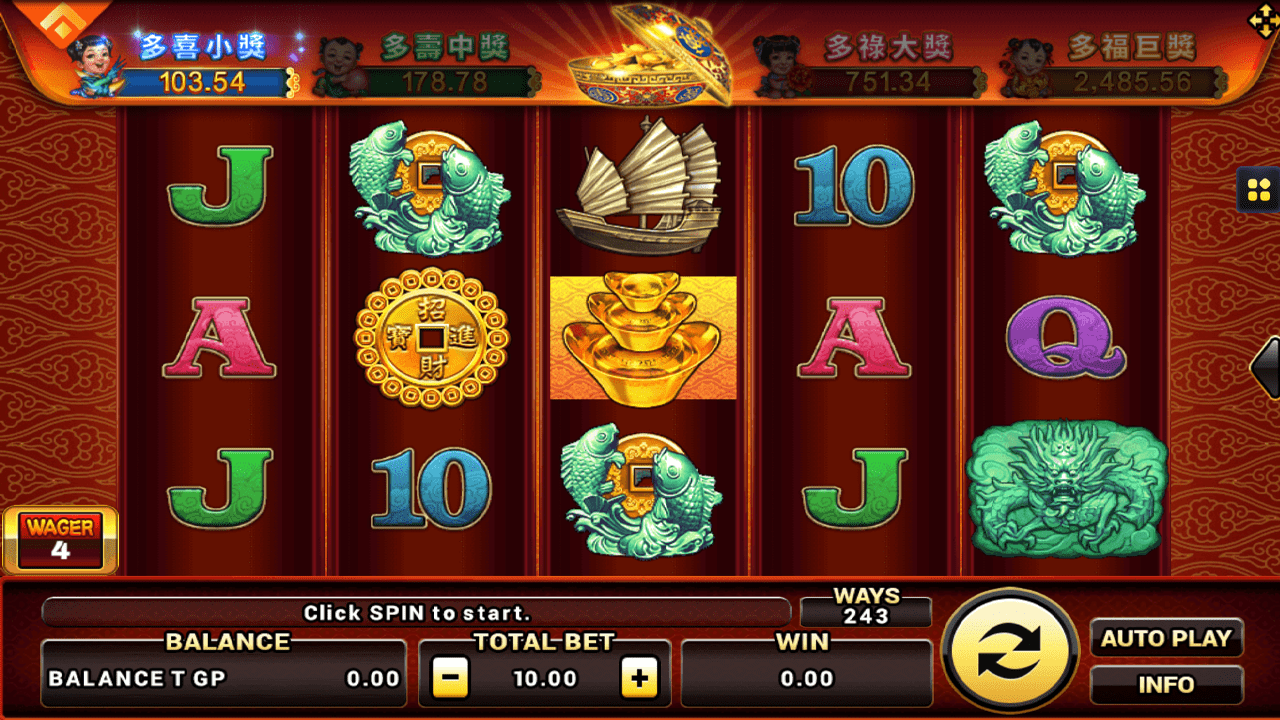Open the INFO screen
The image size is (1280, 720).
(x=1167, y=684)
